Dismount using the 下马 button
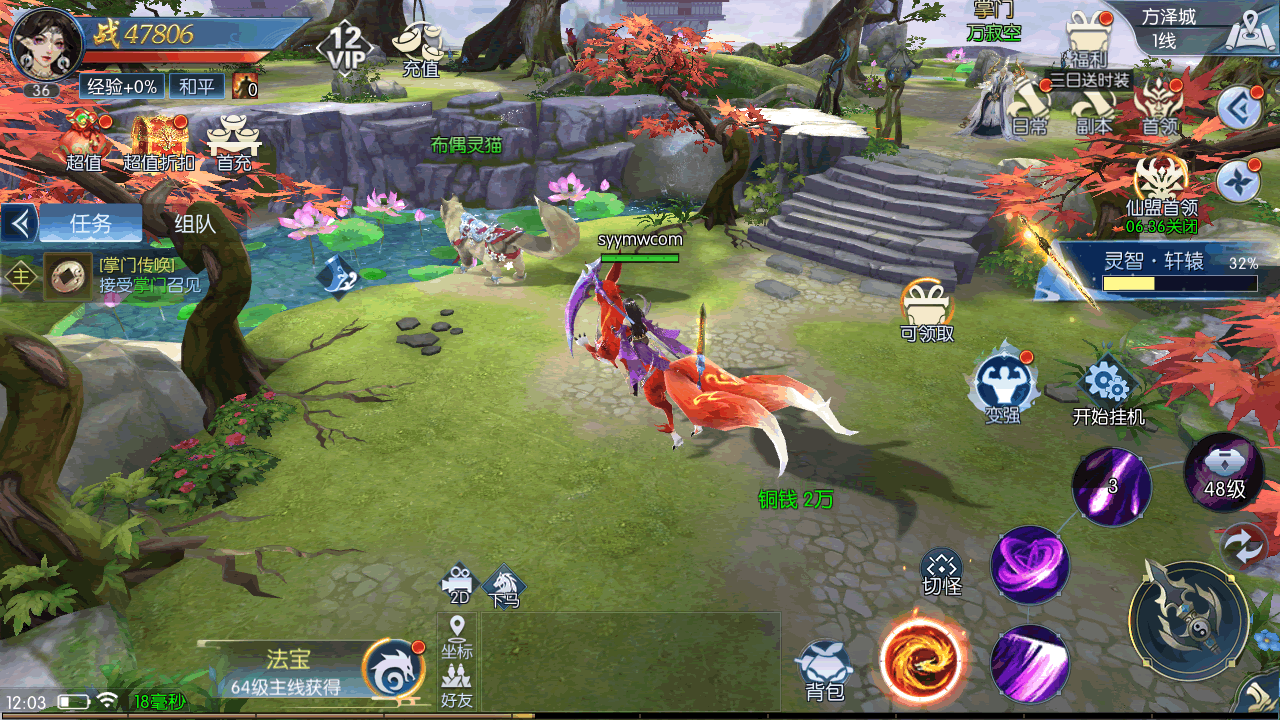The width and height of the screenshot is (1280, 720). 504,587
